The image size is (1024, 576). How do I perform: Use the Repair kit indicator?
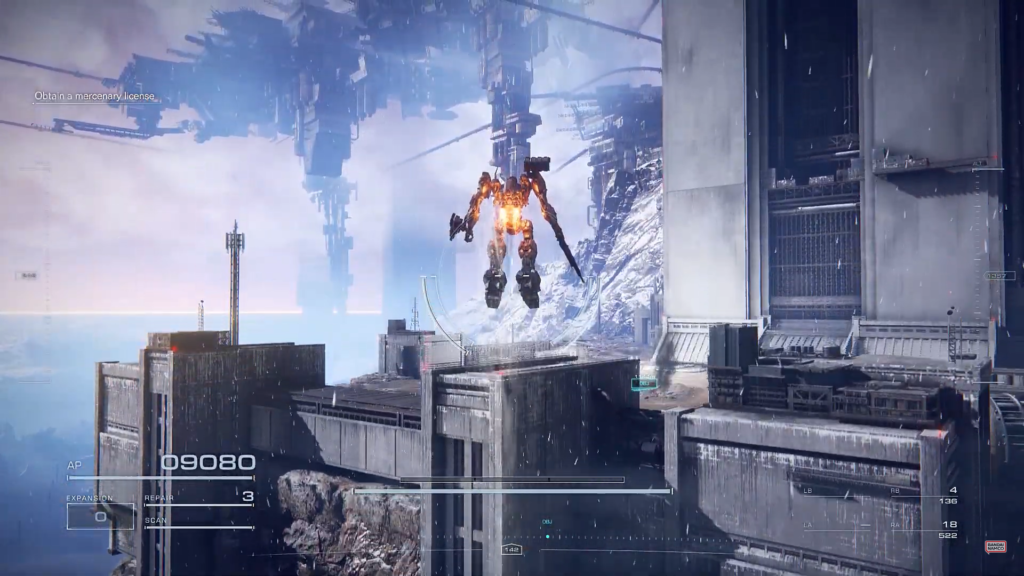coord(199,497)
